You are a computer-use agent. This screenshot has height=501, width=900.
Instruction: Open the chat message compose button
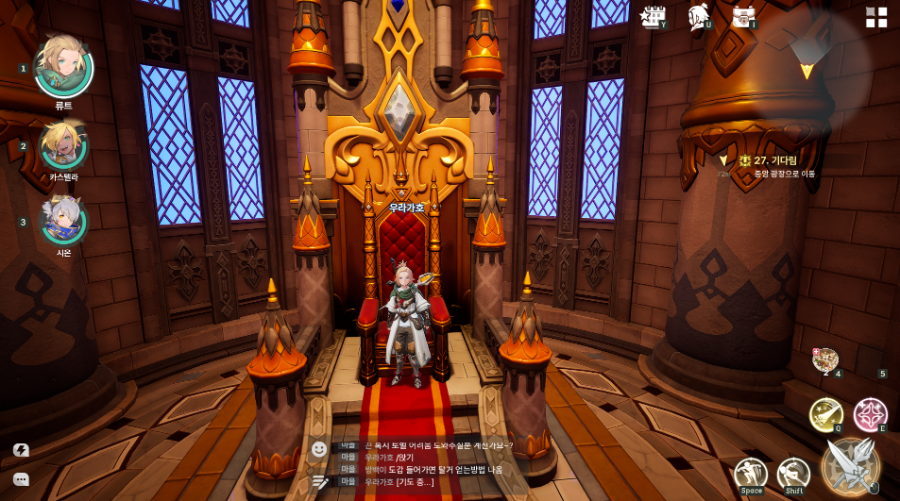tap(319, 481)
